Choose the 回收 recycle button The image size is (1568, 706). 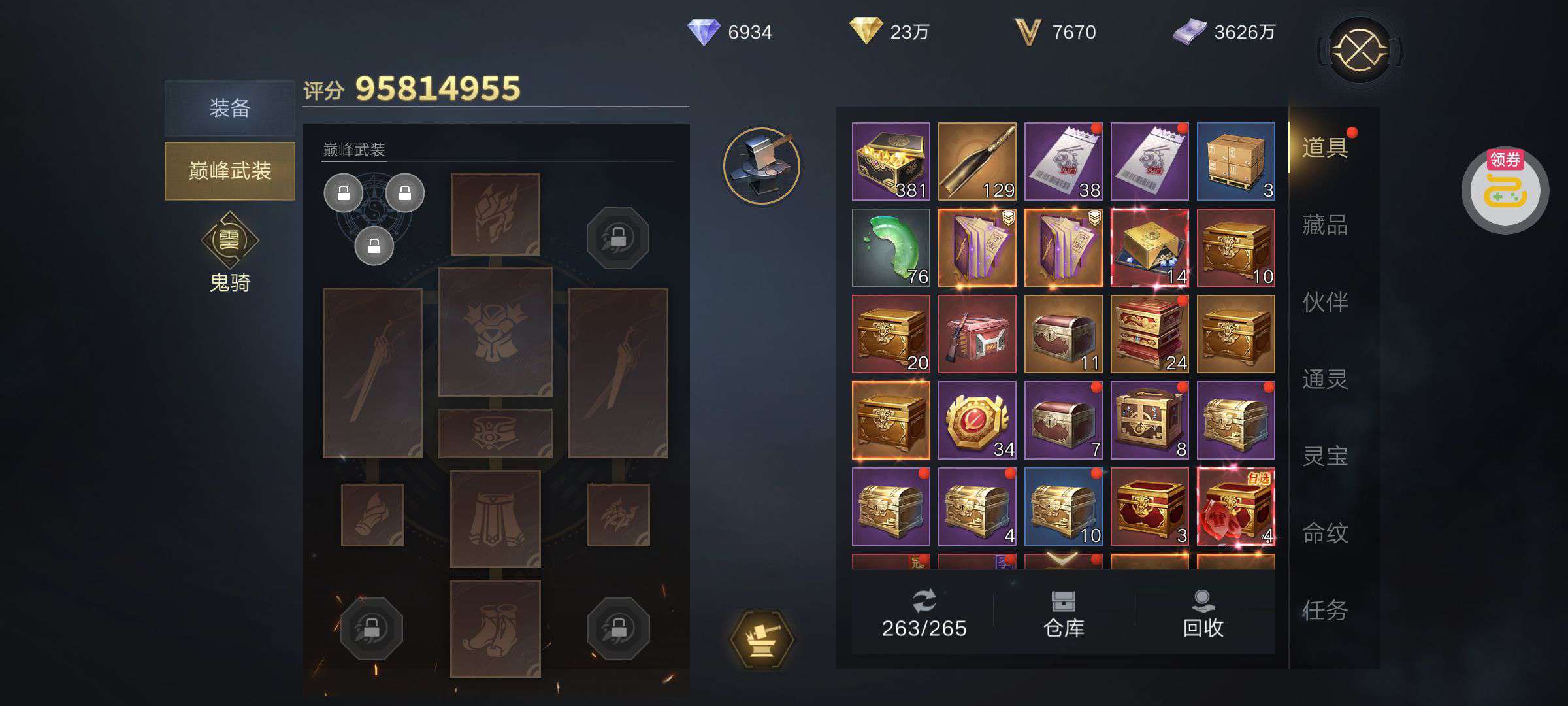tap(1203, 614)
